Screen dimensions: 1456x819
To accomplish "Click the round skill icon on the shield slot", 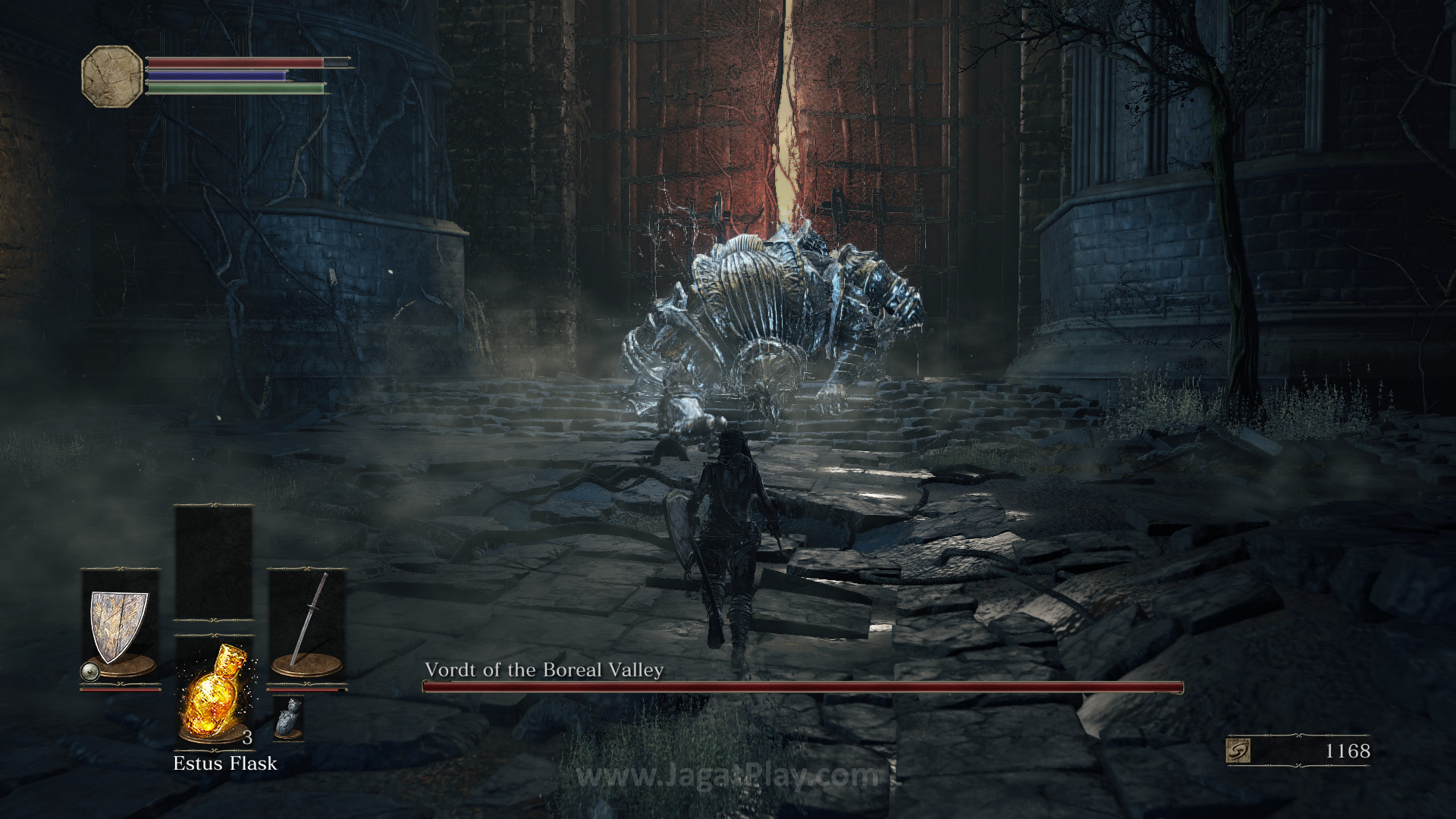I will tap(90, 671).
